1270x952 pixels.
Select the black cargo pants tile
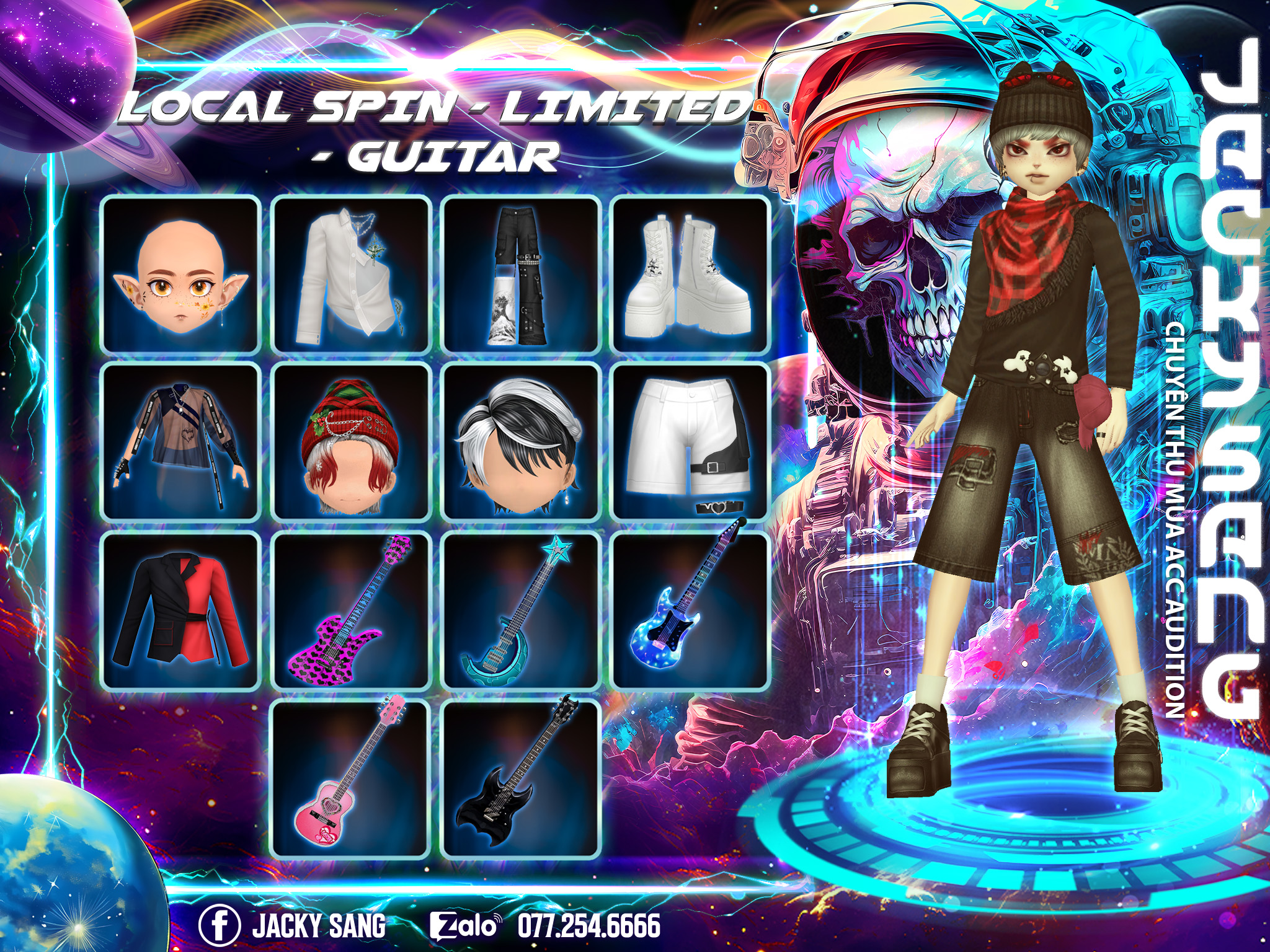[x=521, y=275]
